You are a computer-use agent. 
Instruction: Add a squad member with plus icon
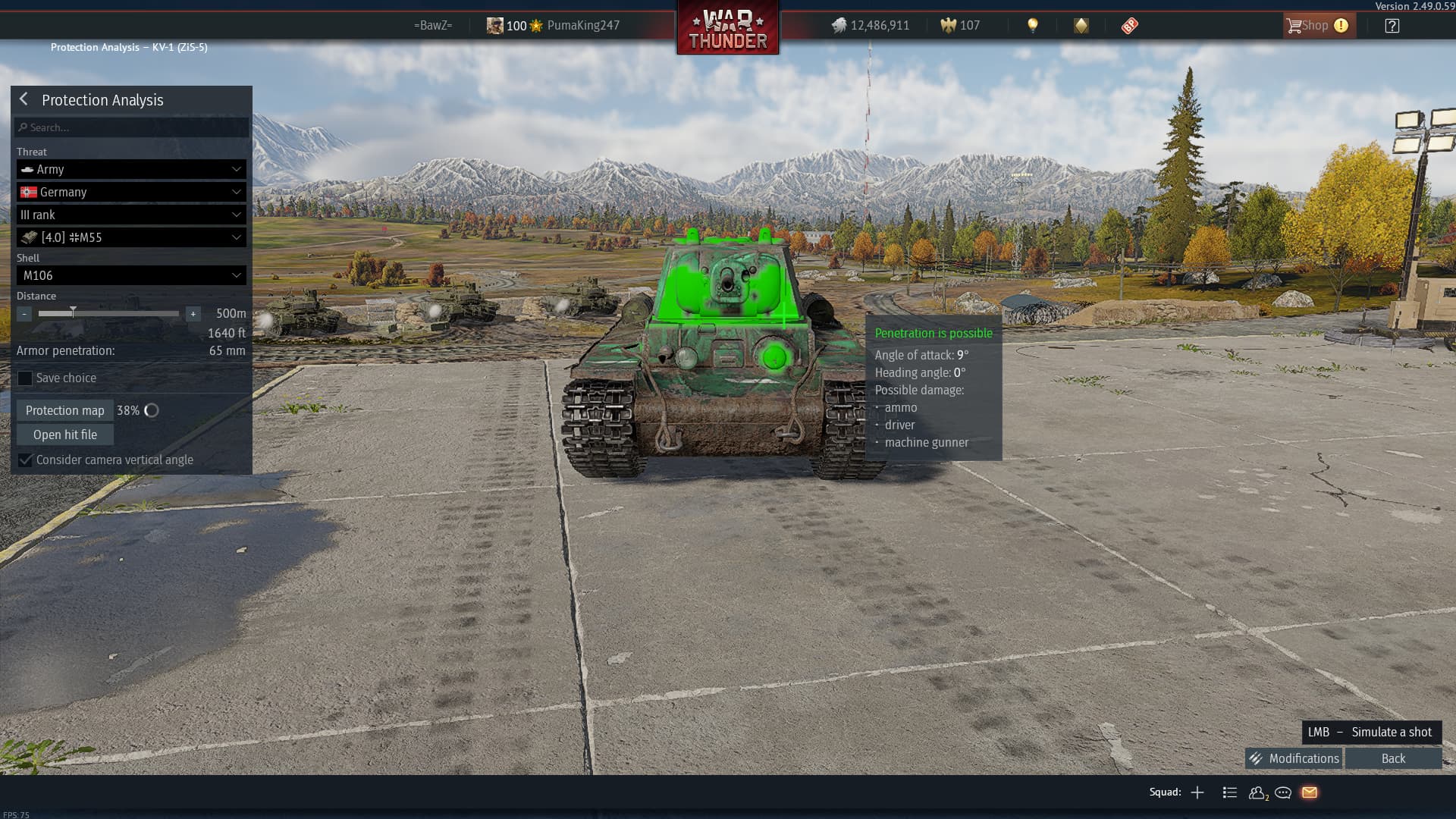(1197, 792)
